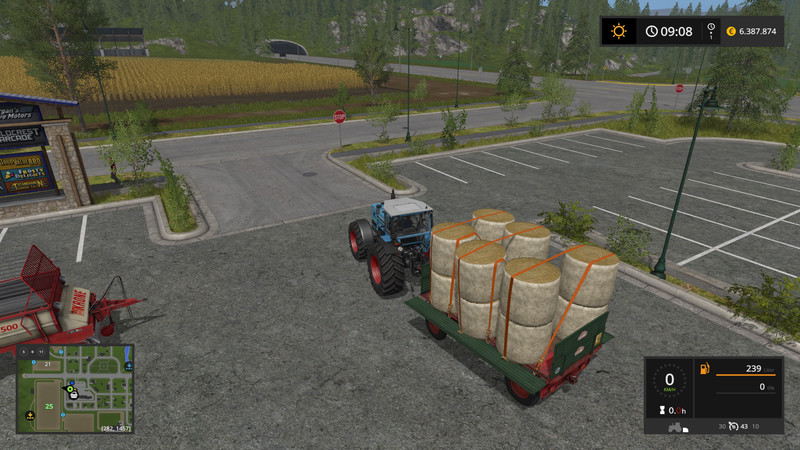The image size is (800, 450).
Task: Click the sunny weather forecast icon
Action: [x=619, y=31]
